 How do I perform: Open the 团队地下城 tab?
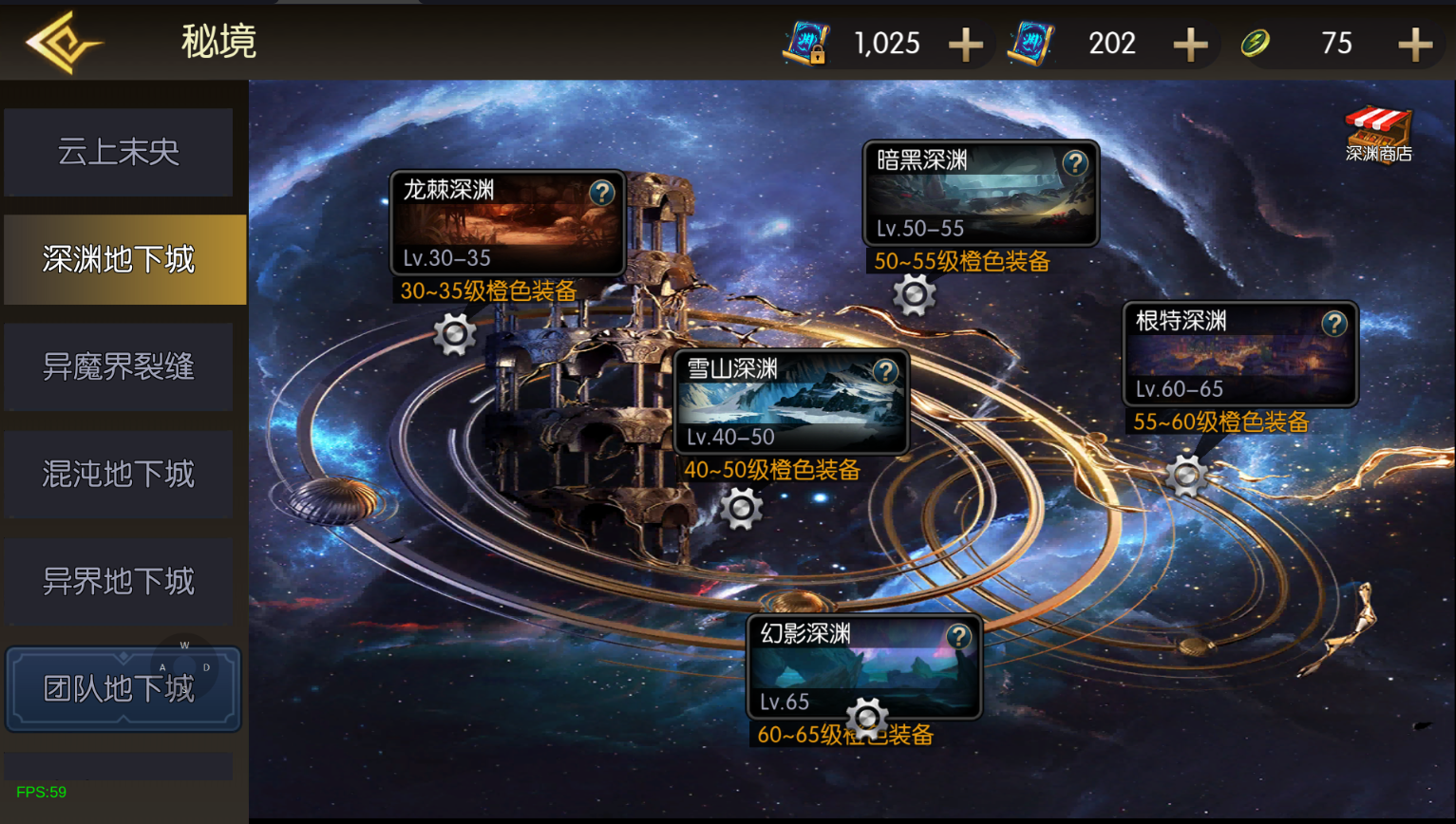[x=123, y=689]
